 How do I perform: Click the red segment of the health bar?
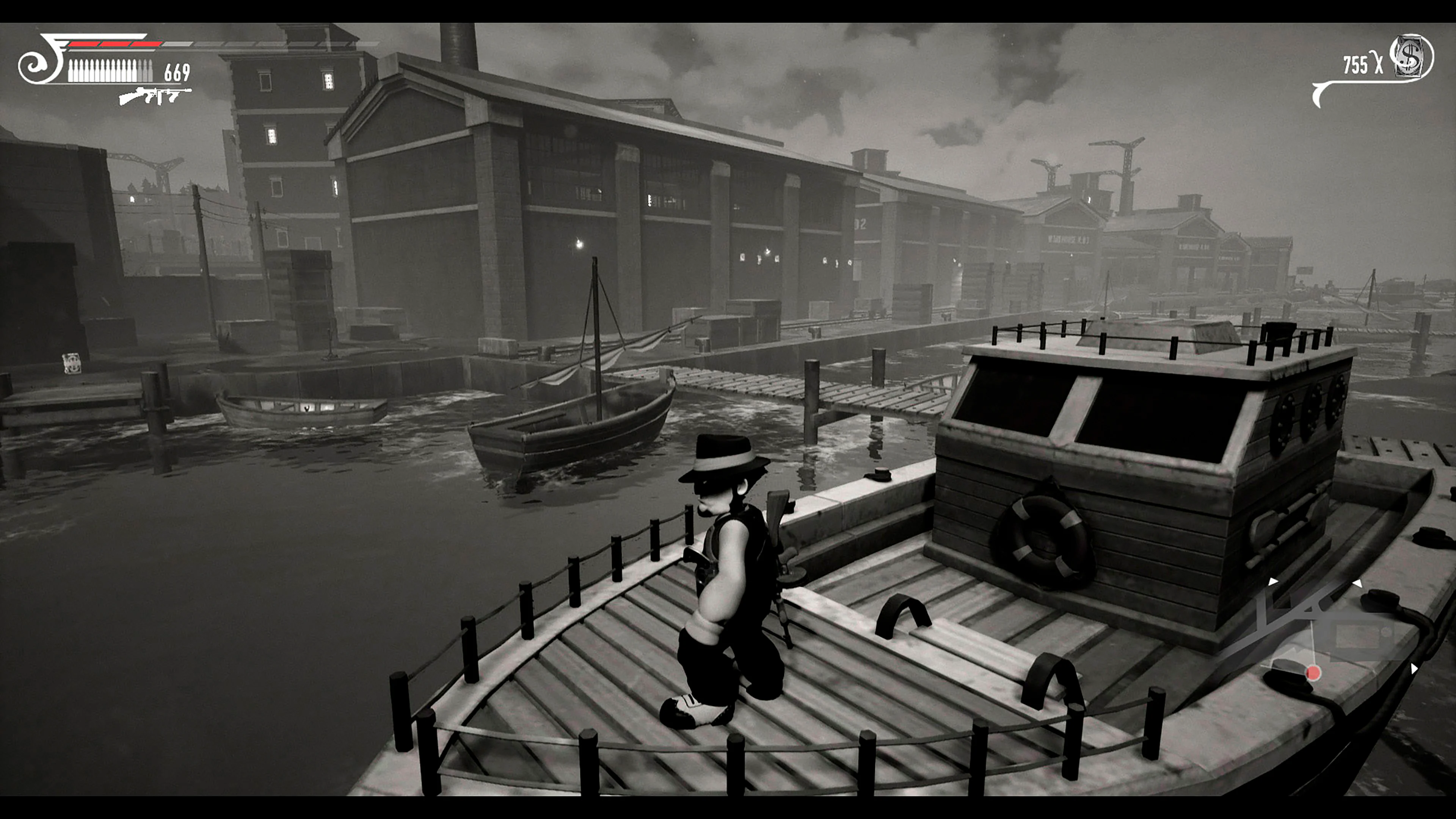[x=115, y=44]
